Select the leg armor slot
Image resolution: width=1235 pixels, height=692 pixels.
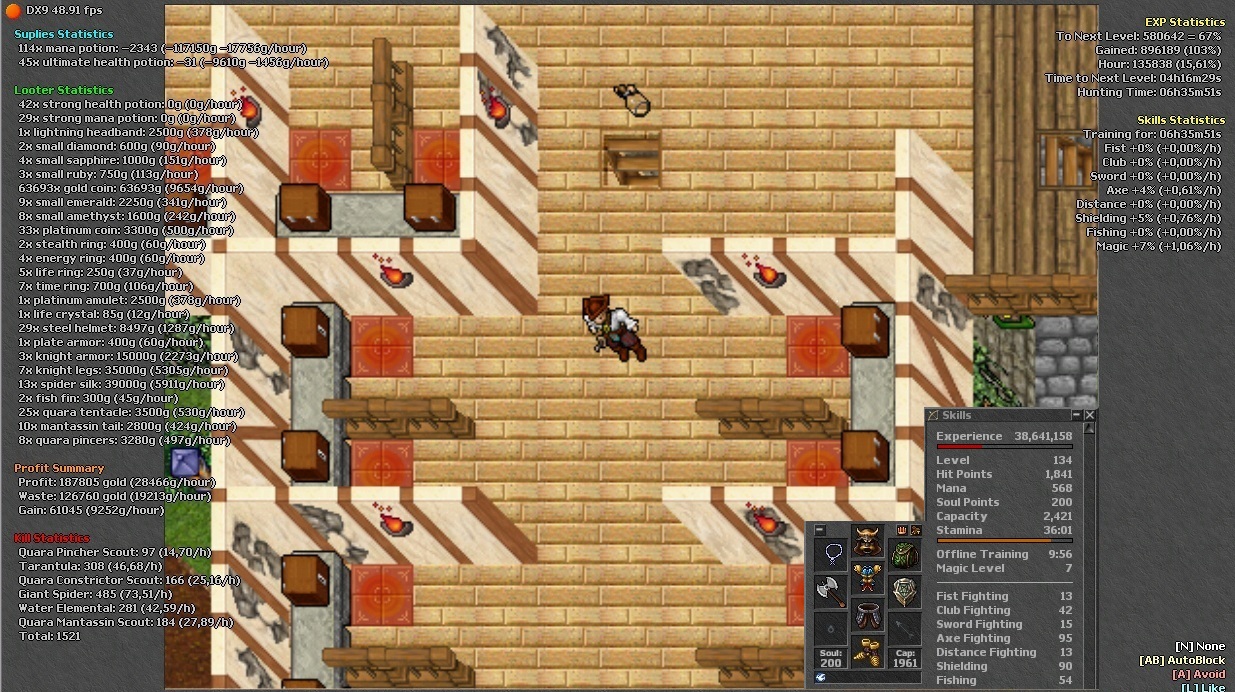click(x=867, y=616)
